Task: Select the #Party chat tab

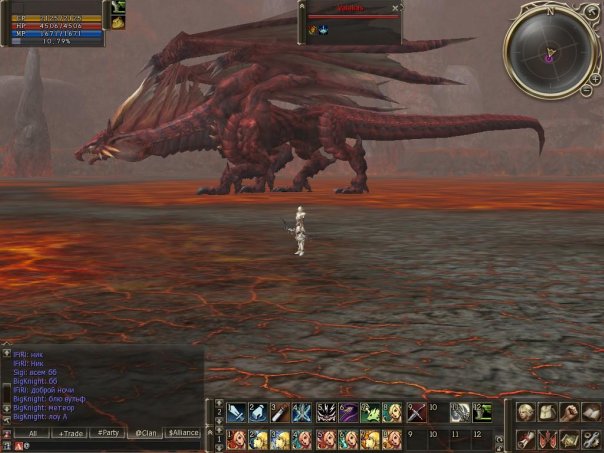Action: click(106, 433)
